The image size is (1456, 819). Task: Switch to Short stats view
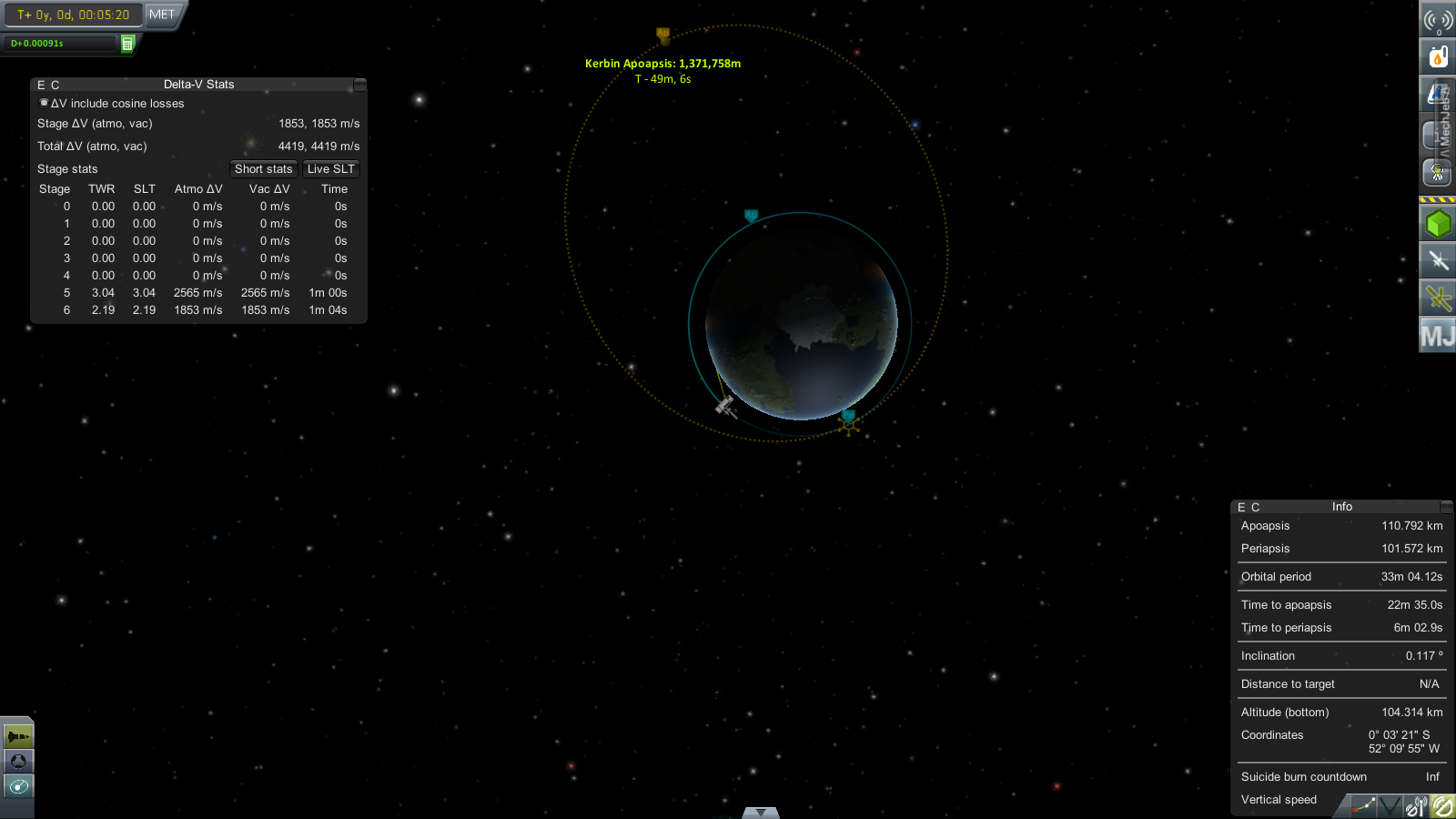[263, 169]
